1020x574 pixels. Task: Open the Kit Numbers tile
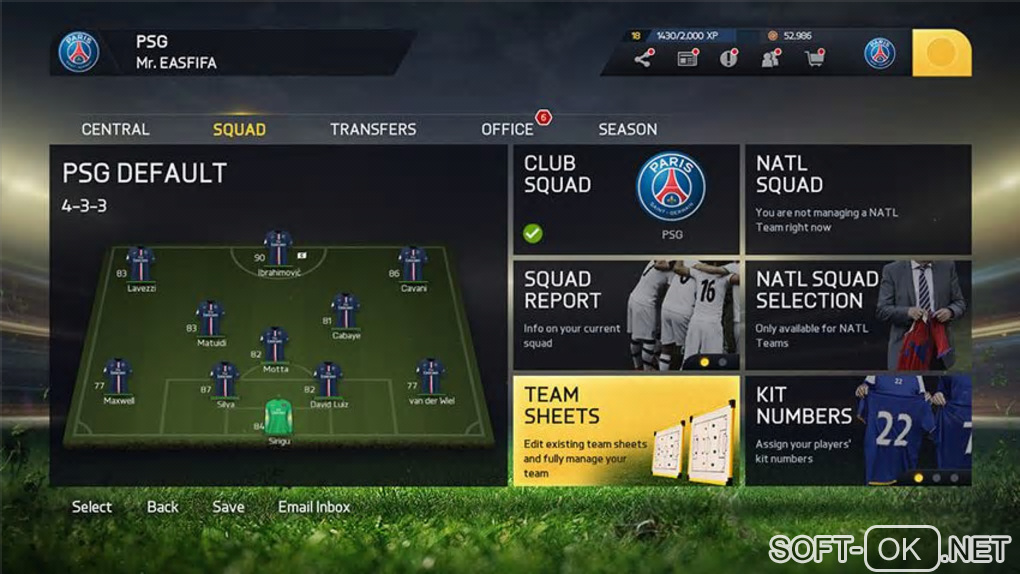click(858, 430)
